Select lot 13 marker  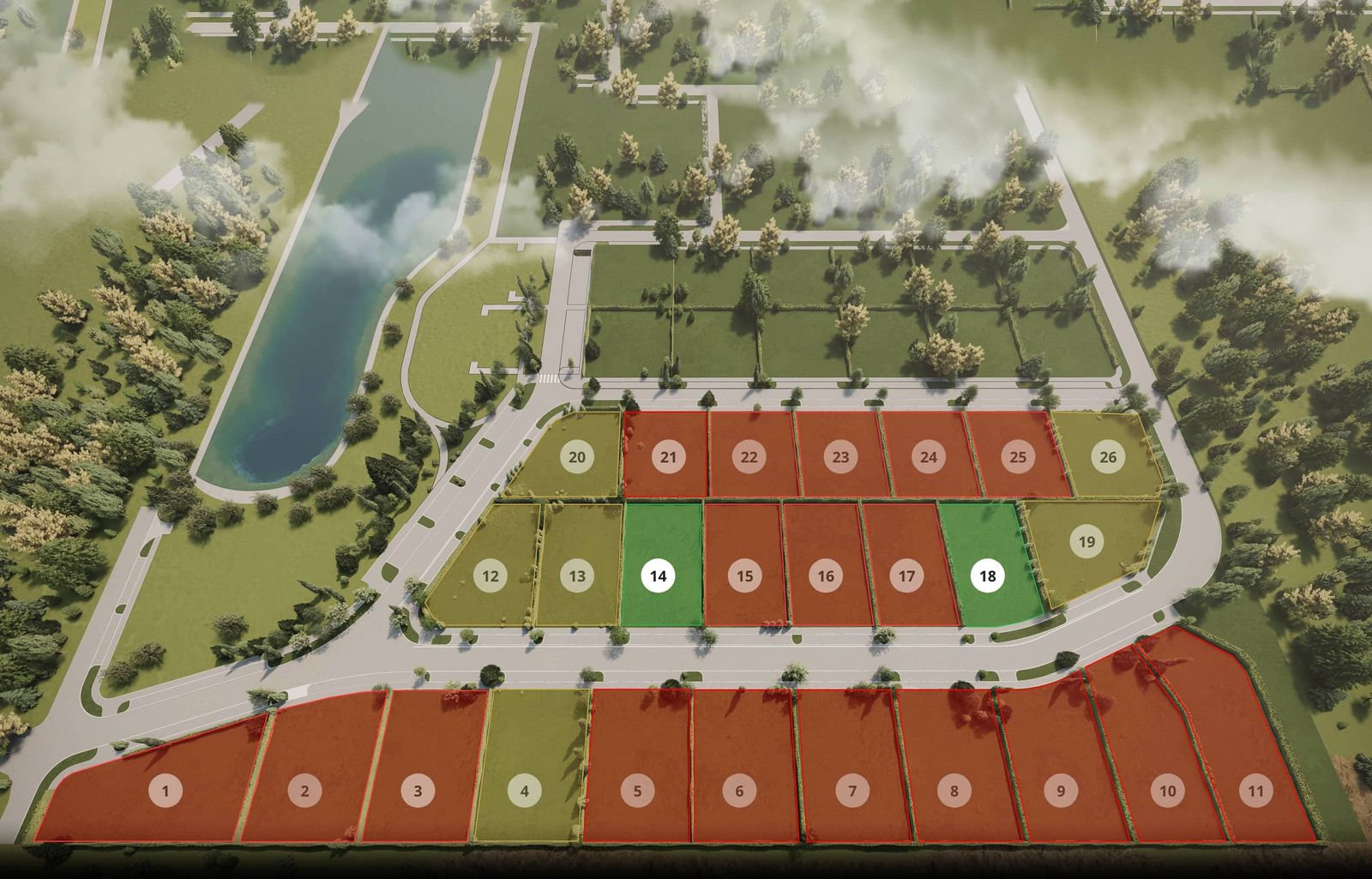577,576
